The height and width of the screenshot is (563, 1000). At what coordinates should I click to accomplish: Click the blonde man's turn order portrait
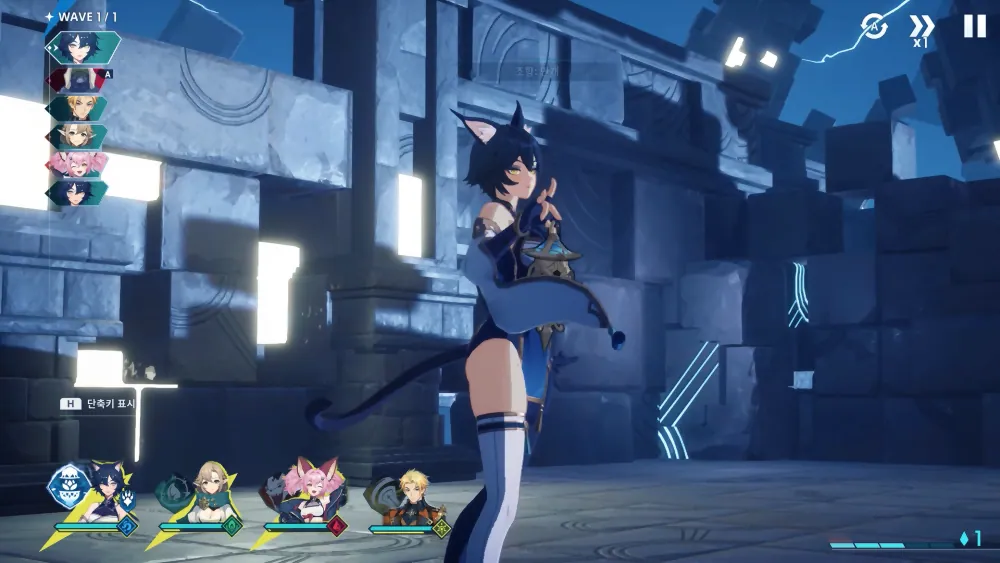77,107
